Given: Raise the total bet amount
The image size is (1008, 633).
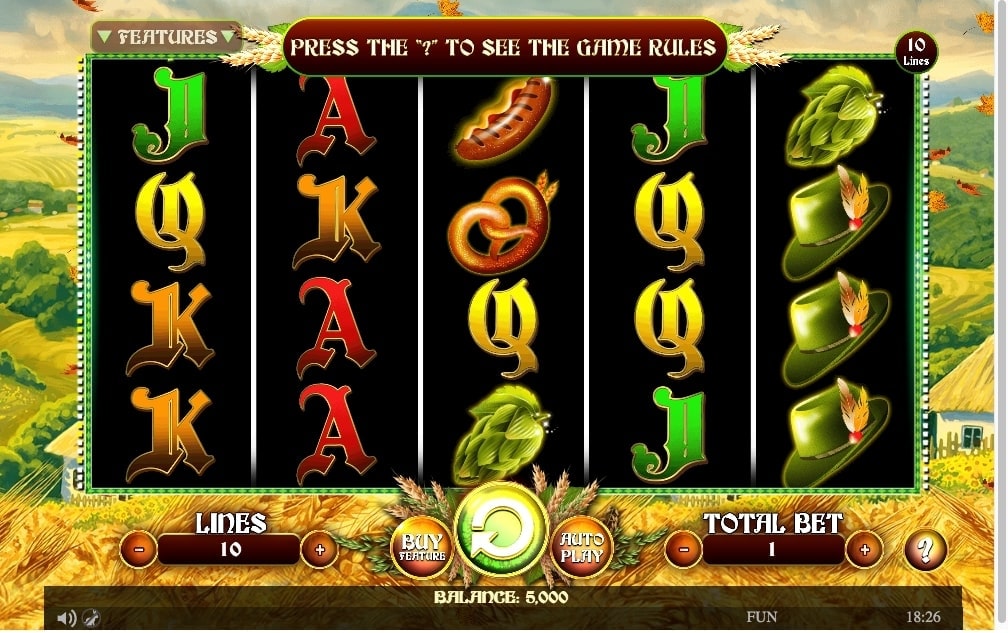Looking at the screenshot, I should click(864, 549).
